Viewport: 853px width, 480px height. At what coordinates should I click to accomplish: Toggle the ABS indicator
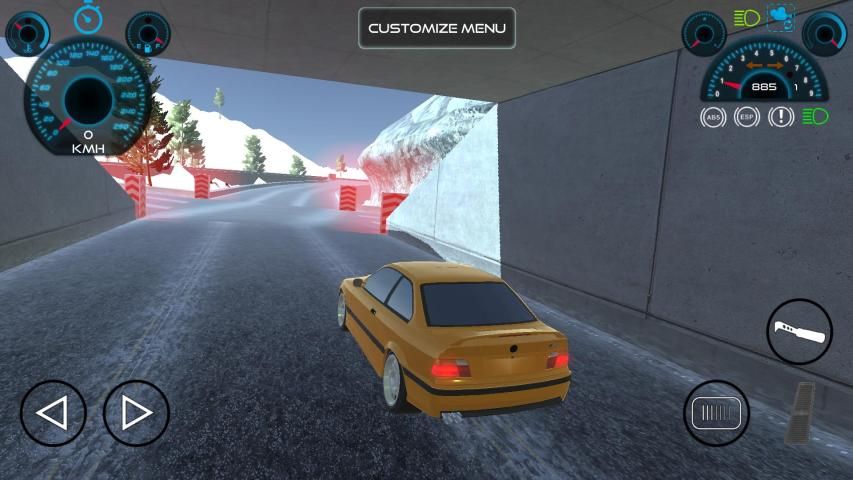click(x=713, y=117)
